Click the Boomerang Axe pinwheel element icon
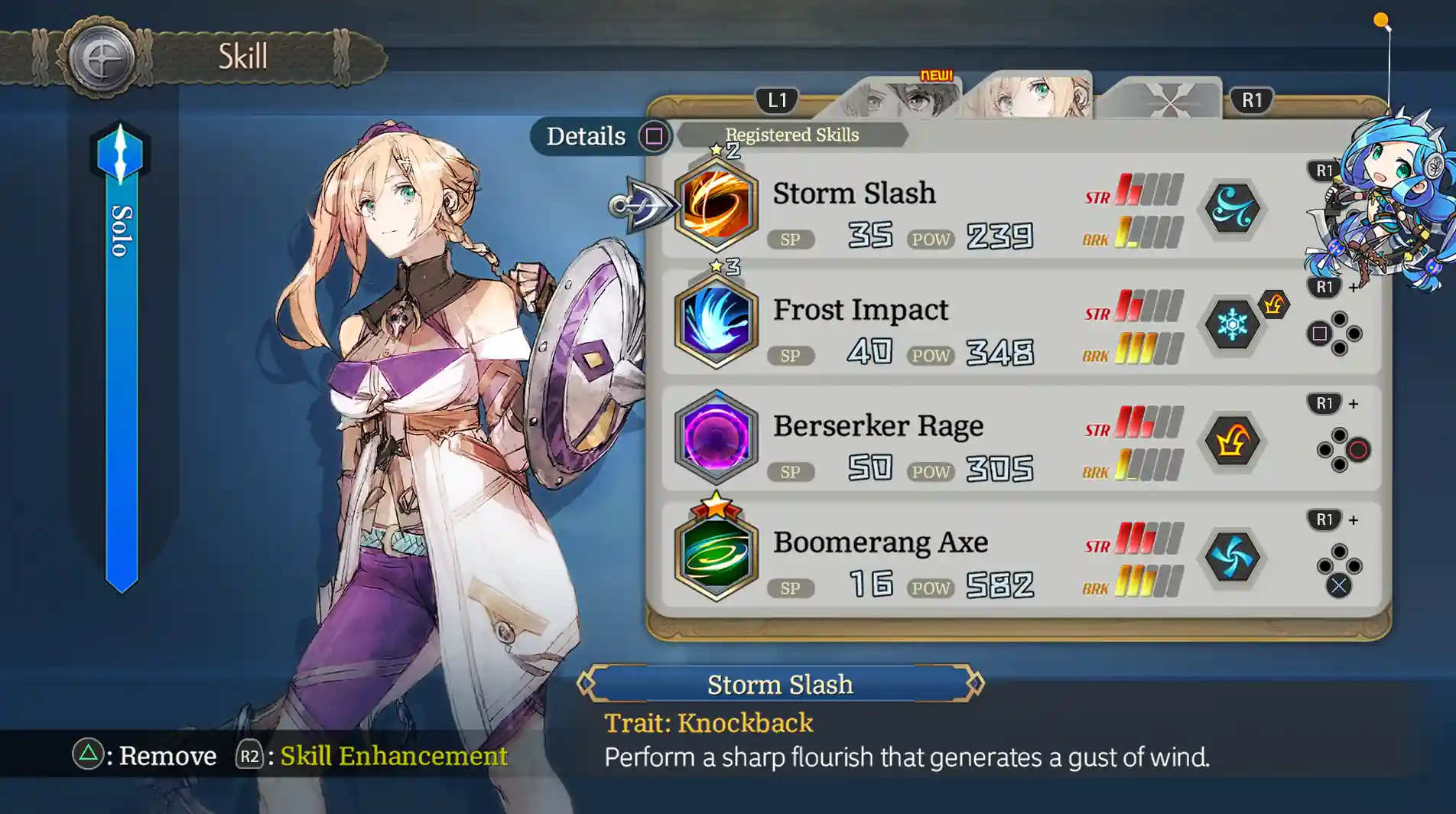The width and height of the screenshot is (1456, 814). click(x=1232, y=557)
